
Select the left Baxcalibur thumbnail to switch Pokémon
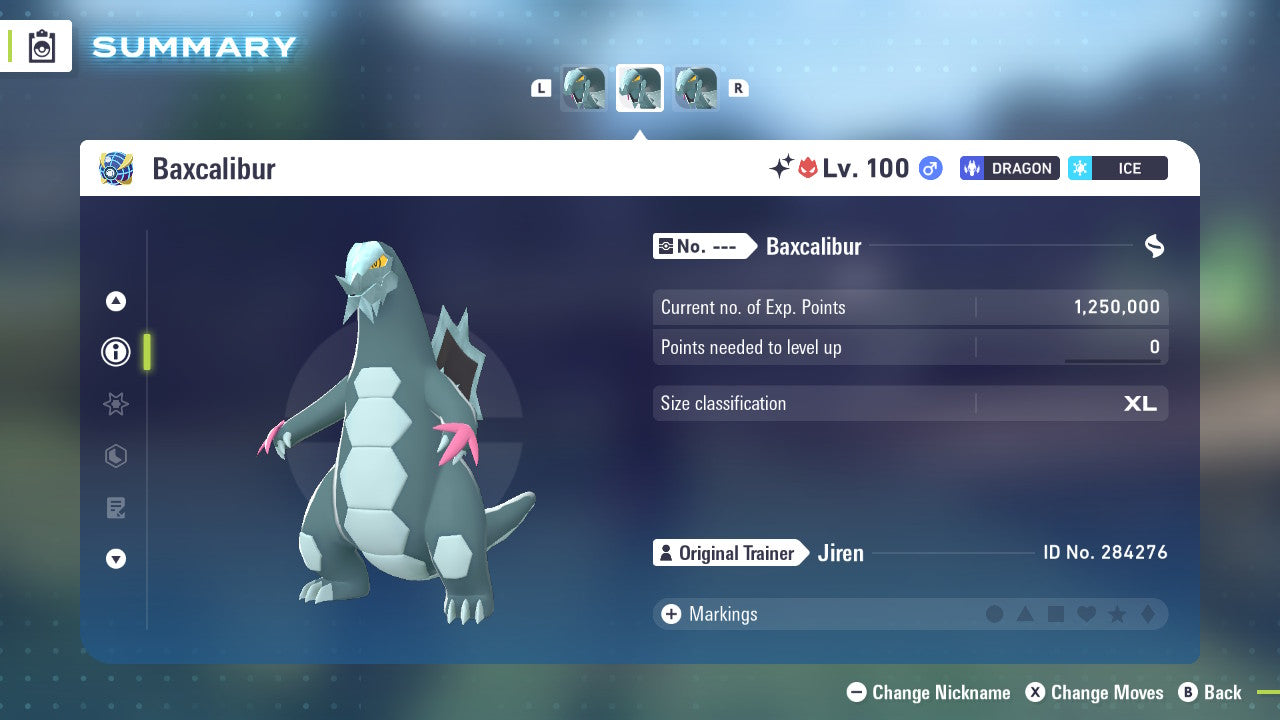click(x=583, y=88)
